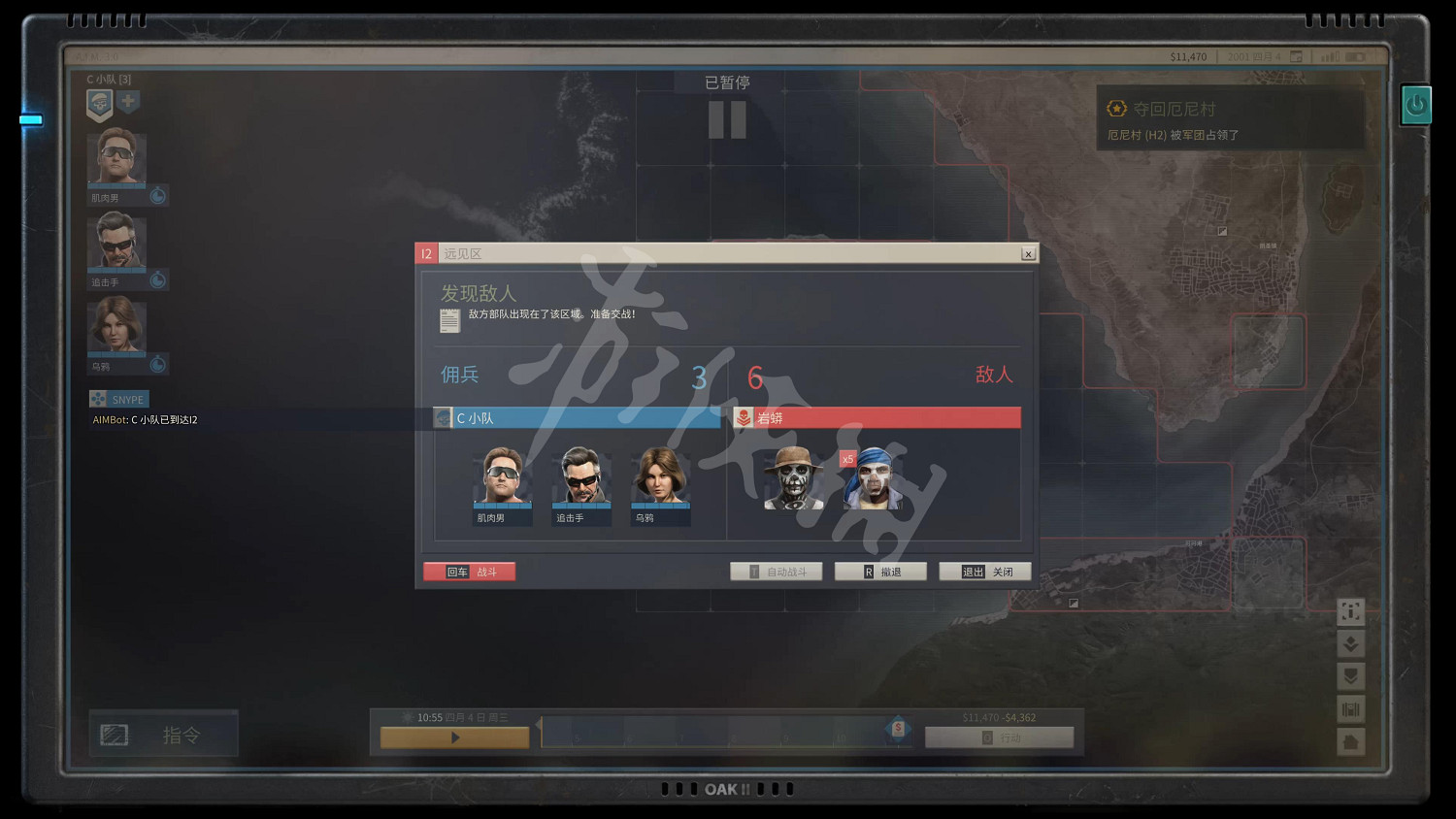
Task: Toggle 肌肉男's time clock indicator
Action: (x=158, y=195)
